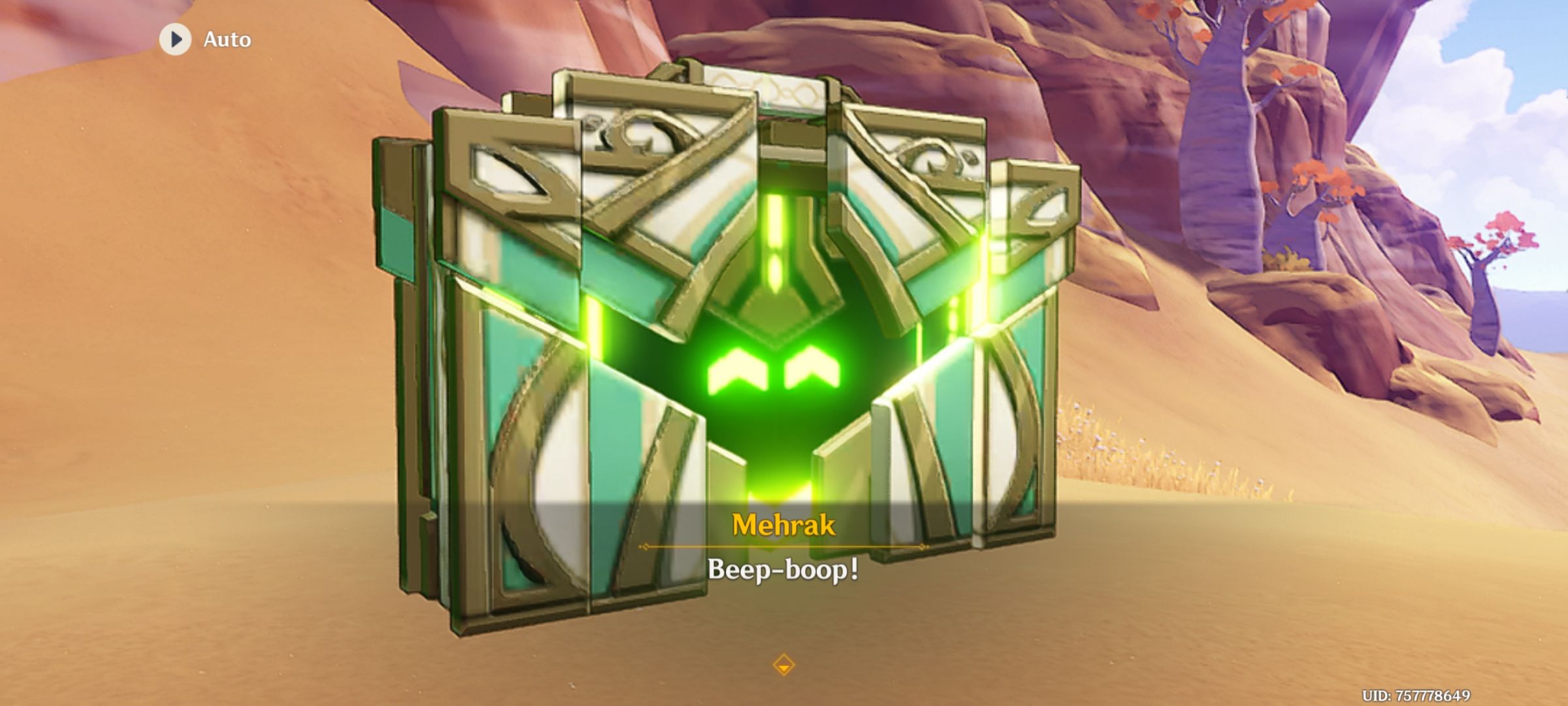1568x706 pixels.
Task: Click the speaker name Mehrak
Action: (x=784, y=523)
